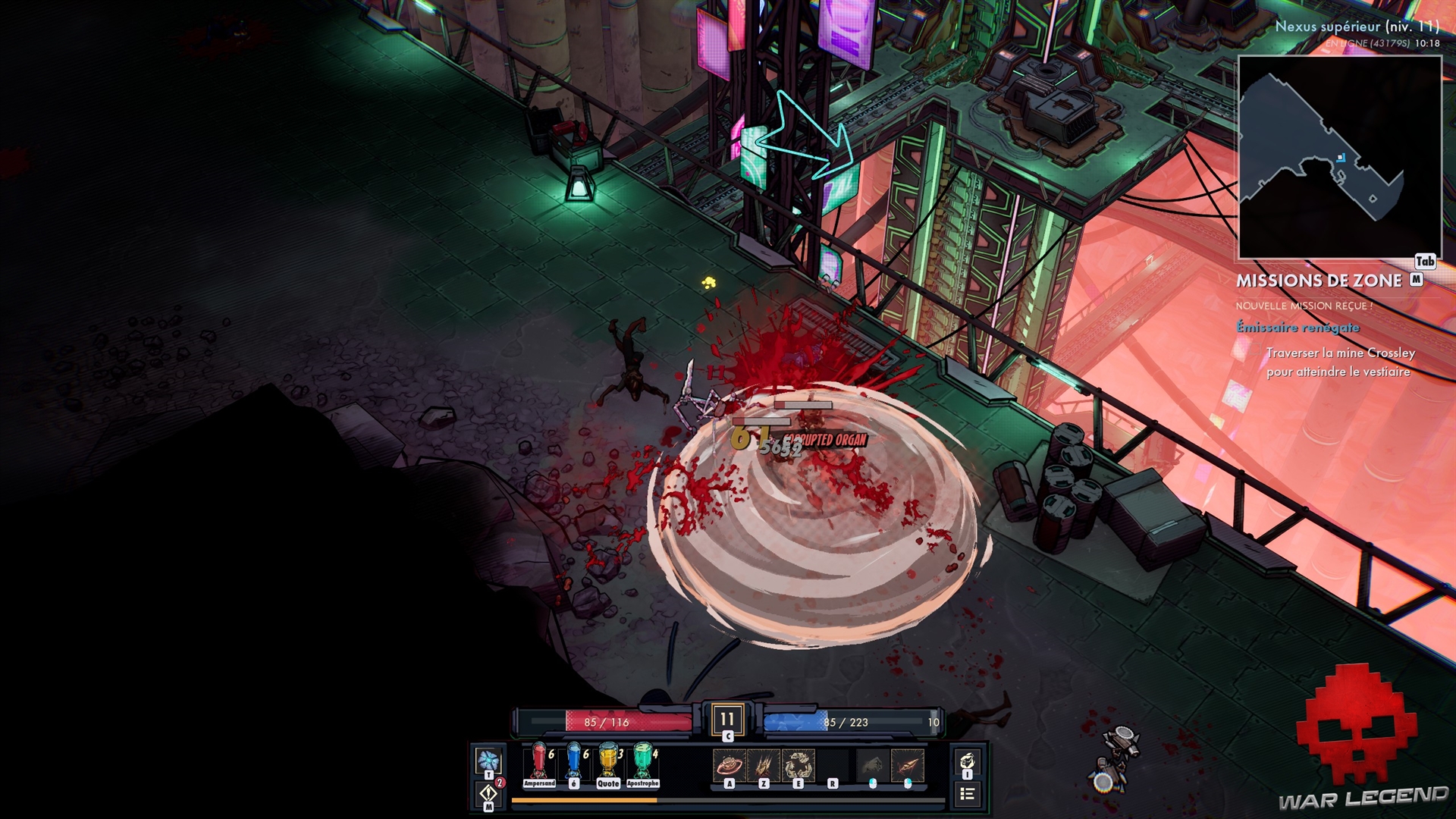1456x819 pixels.
Task: Expand the minimap
Action: (x=1339, y=157)
